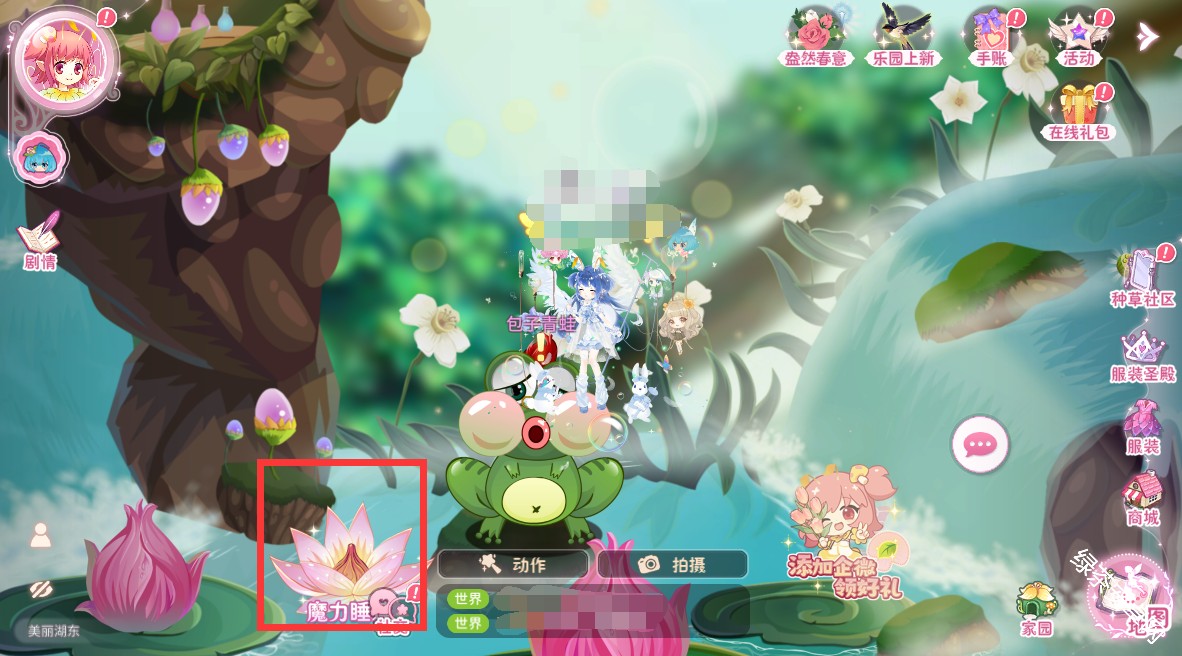Open the 剧情 story book
This screenshot has height=656, width=1182.
39,240
